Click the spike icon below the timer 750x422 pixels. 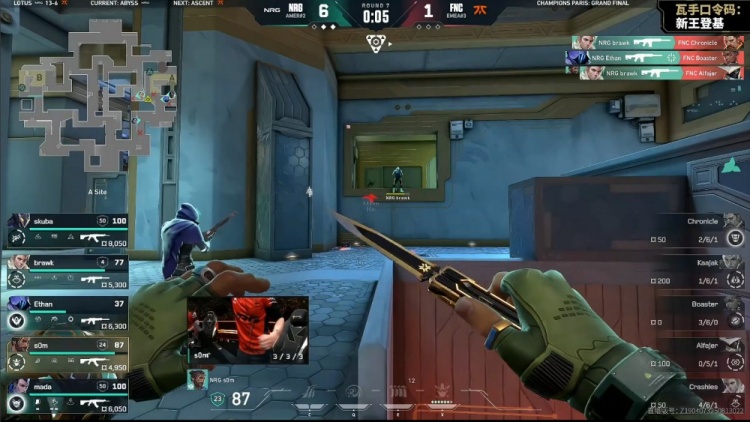point(376,42)
